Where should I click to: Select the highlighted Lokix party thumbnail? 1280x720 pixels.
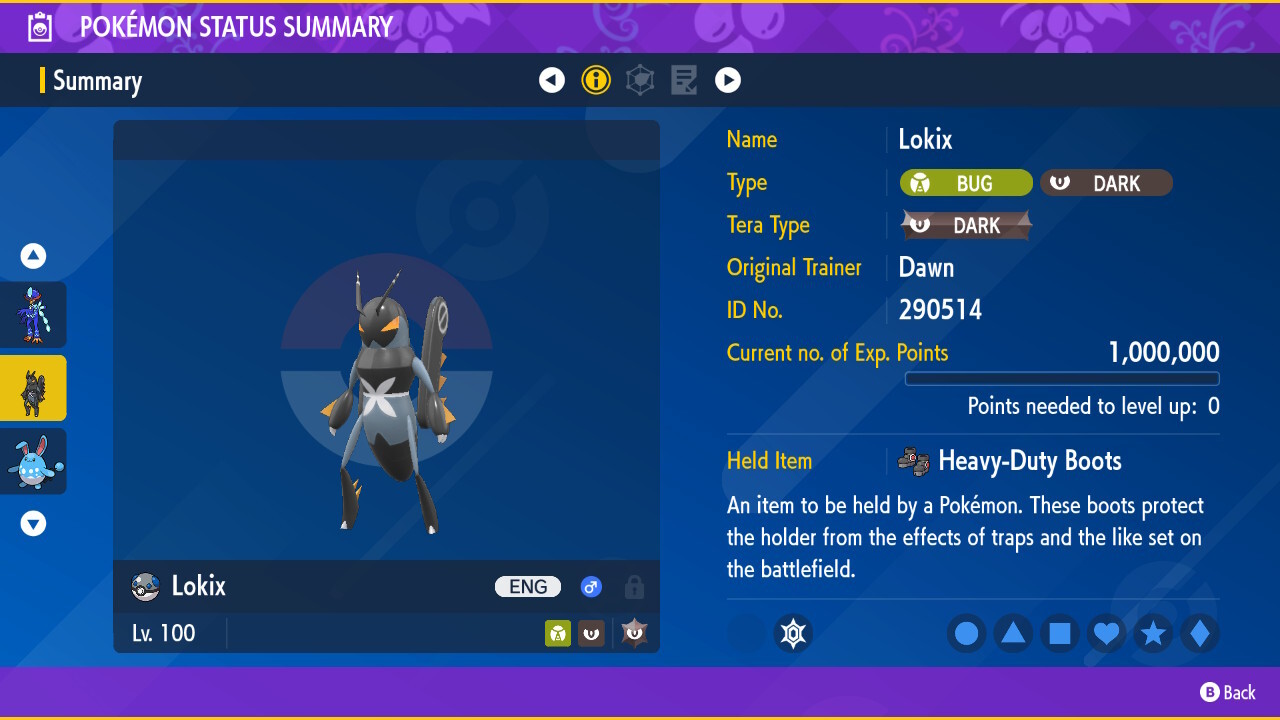point(33,388)
